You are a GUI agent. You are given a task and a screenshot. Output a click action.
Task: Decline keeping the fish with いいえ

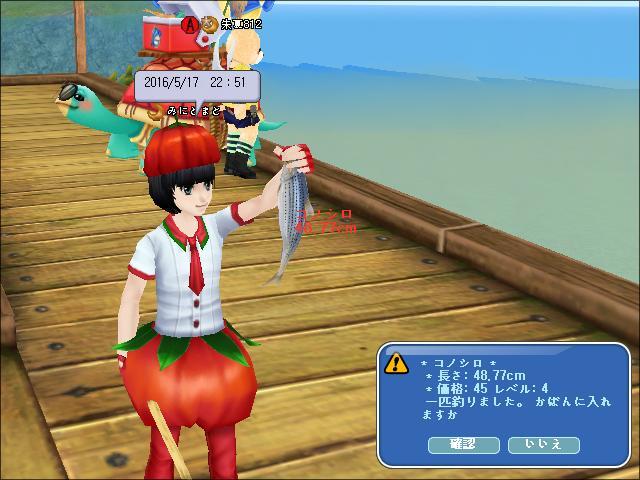(543, 444)
